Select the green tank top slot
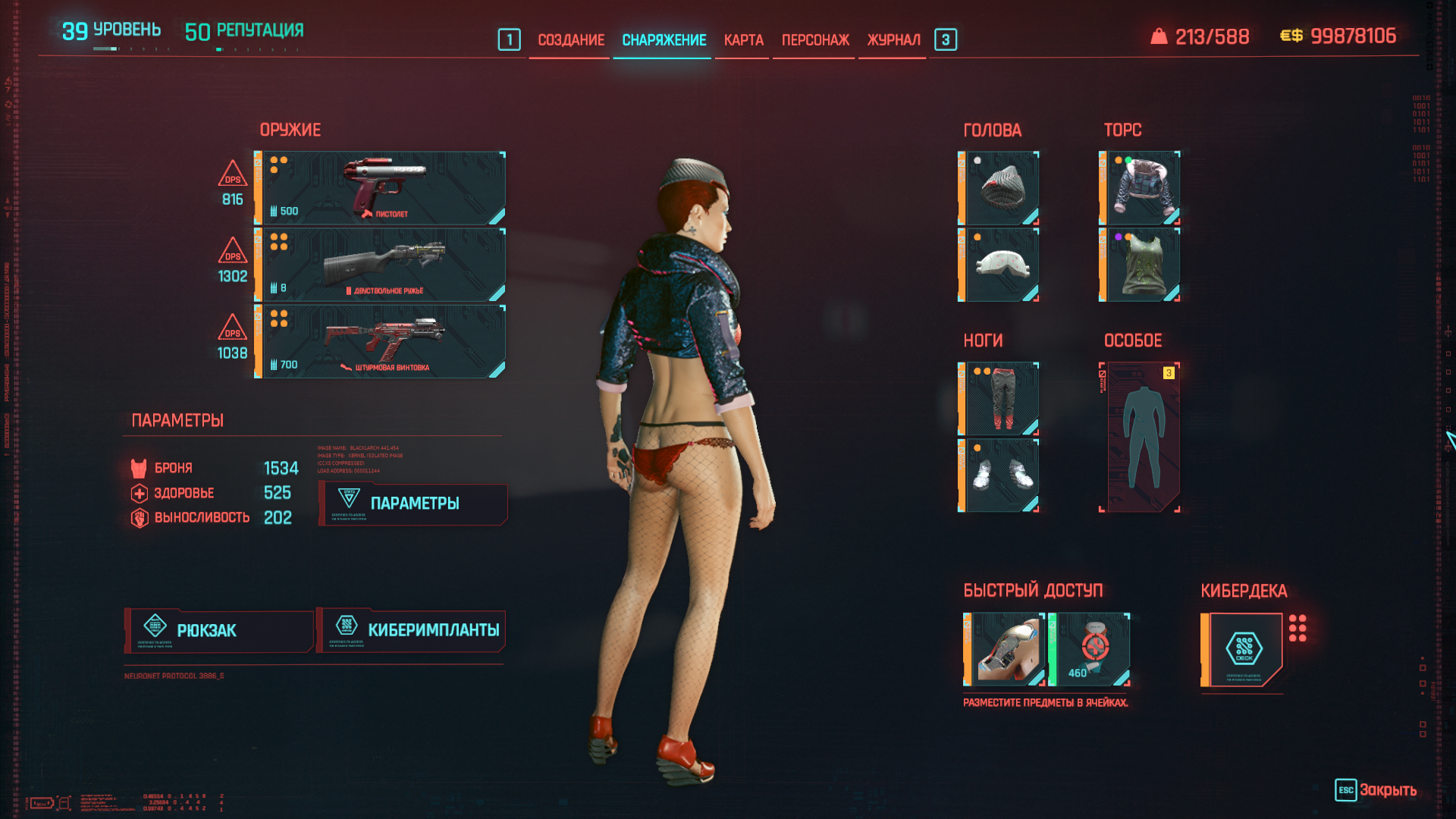This screenshot has width=1456, height=819. [1141, 265]
